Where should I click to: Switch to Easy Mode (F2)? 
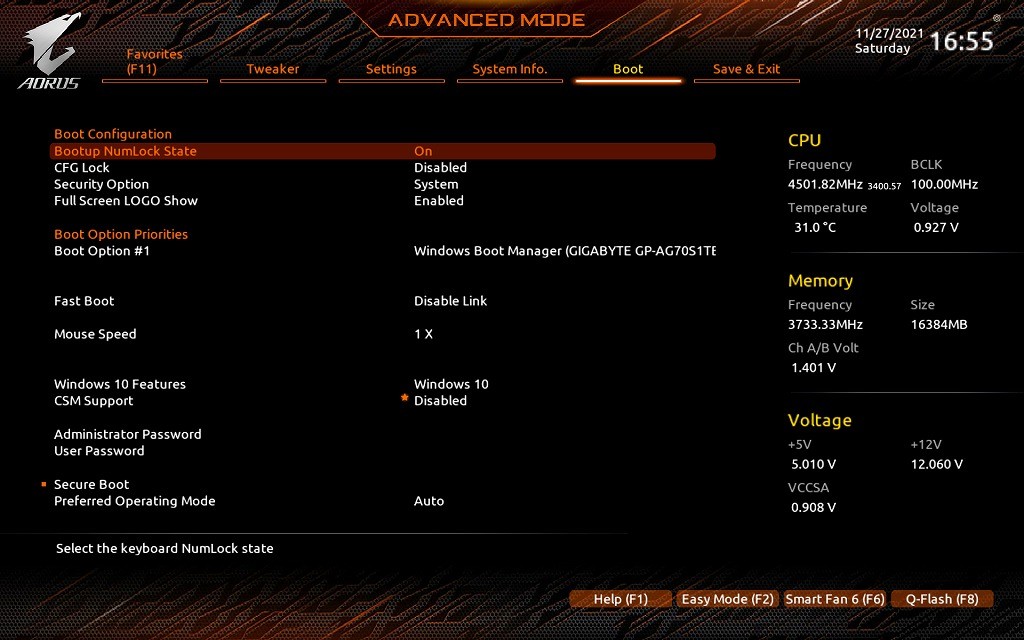(x=728, y=599)
